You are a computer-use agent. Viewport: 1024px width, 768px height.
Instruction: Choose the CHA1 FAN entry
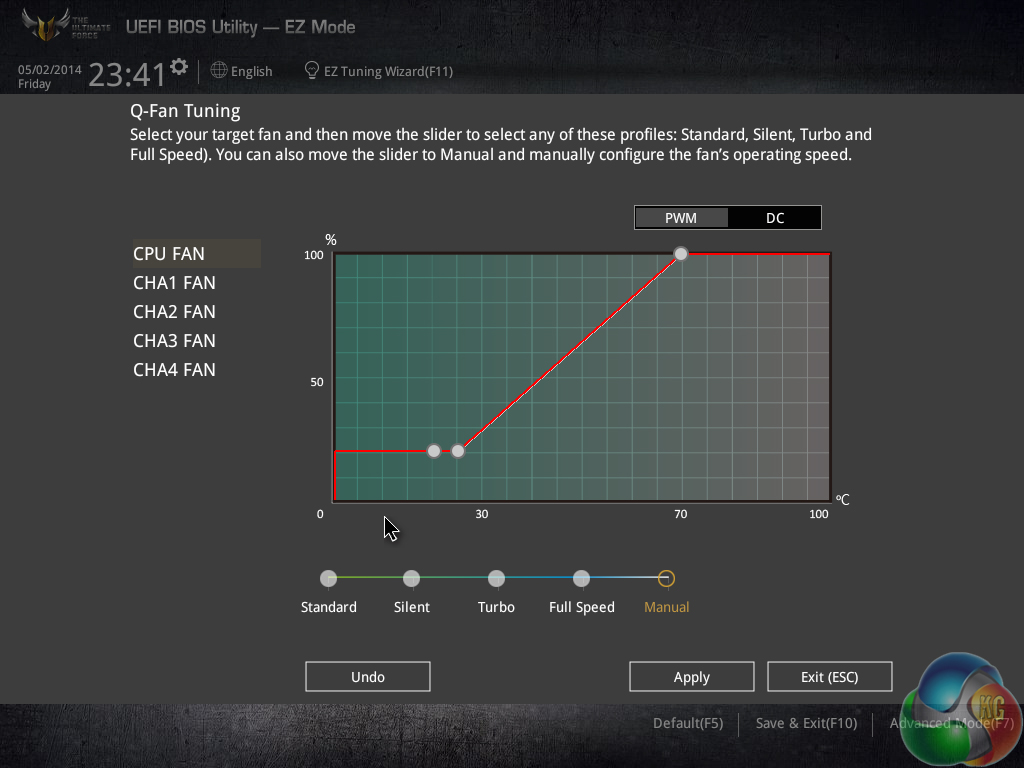click(x=174, y=283)
